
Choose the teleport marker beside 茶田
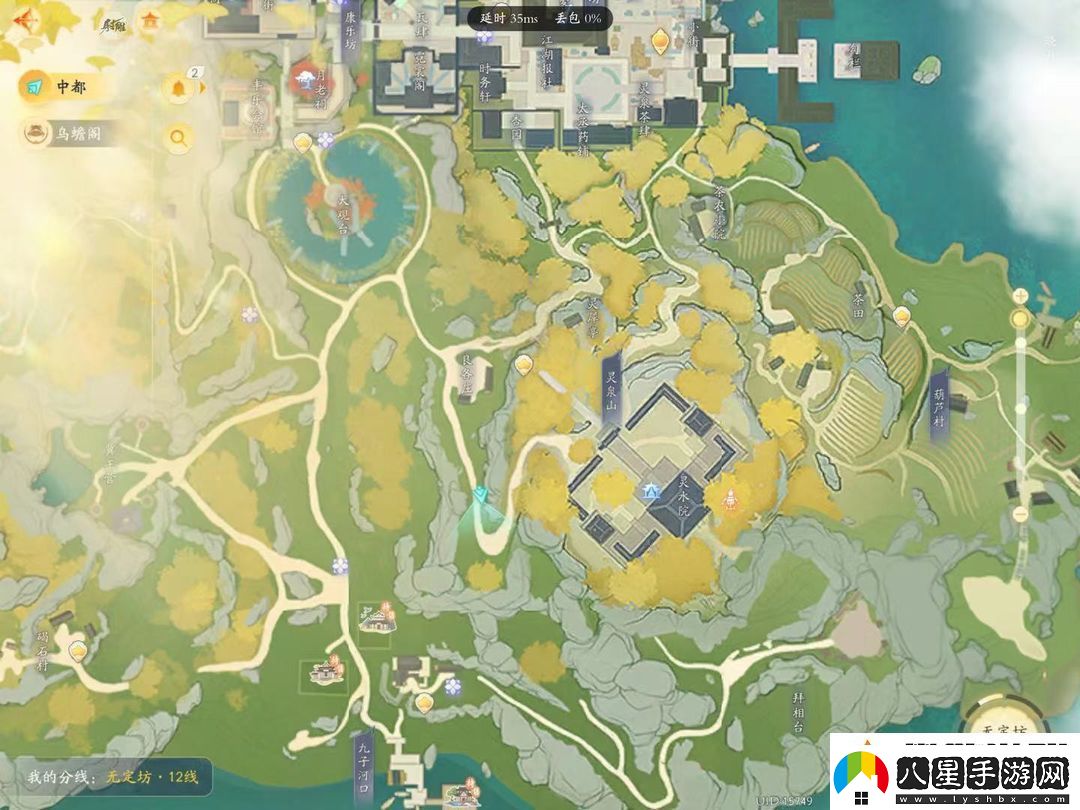click(x=902, y=316)
